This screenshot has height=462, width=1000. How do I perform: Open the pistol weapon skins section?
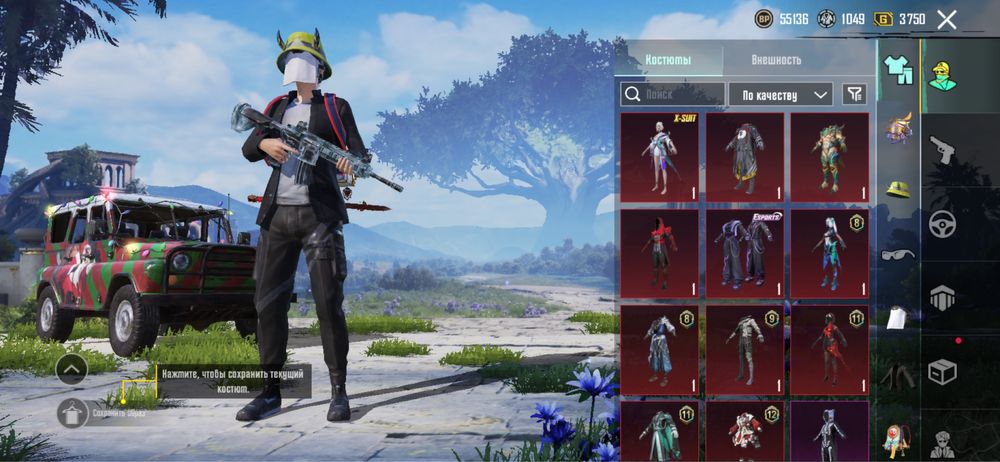[x=942, y=150]
